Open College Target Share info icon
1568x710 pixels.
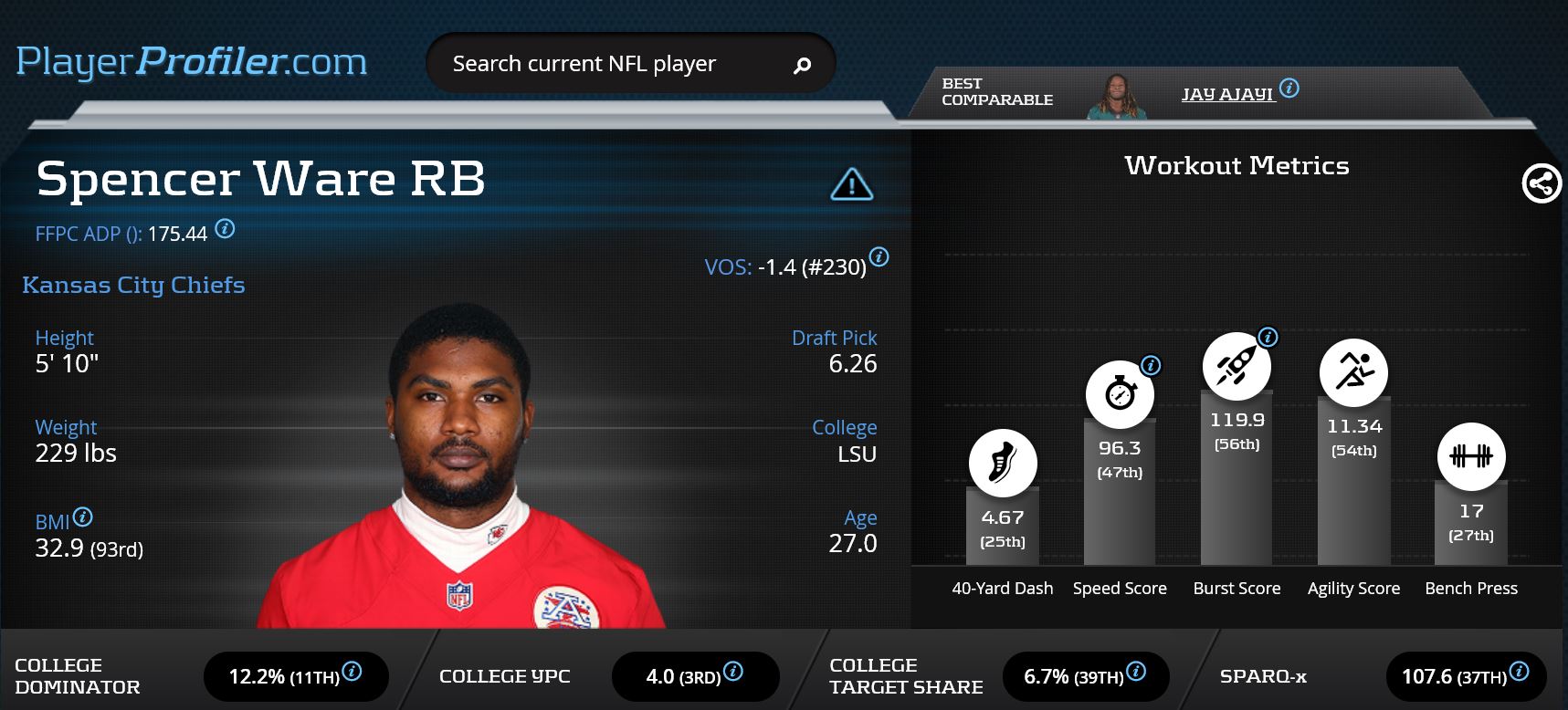coord(1136,672)
